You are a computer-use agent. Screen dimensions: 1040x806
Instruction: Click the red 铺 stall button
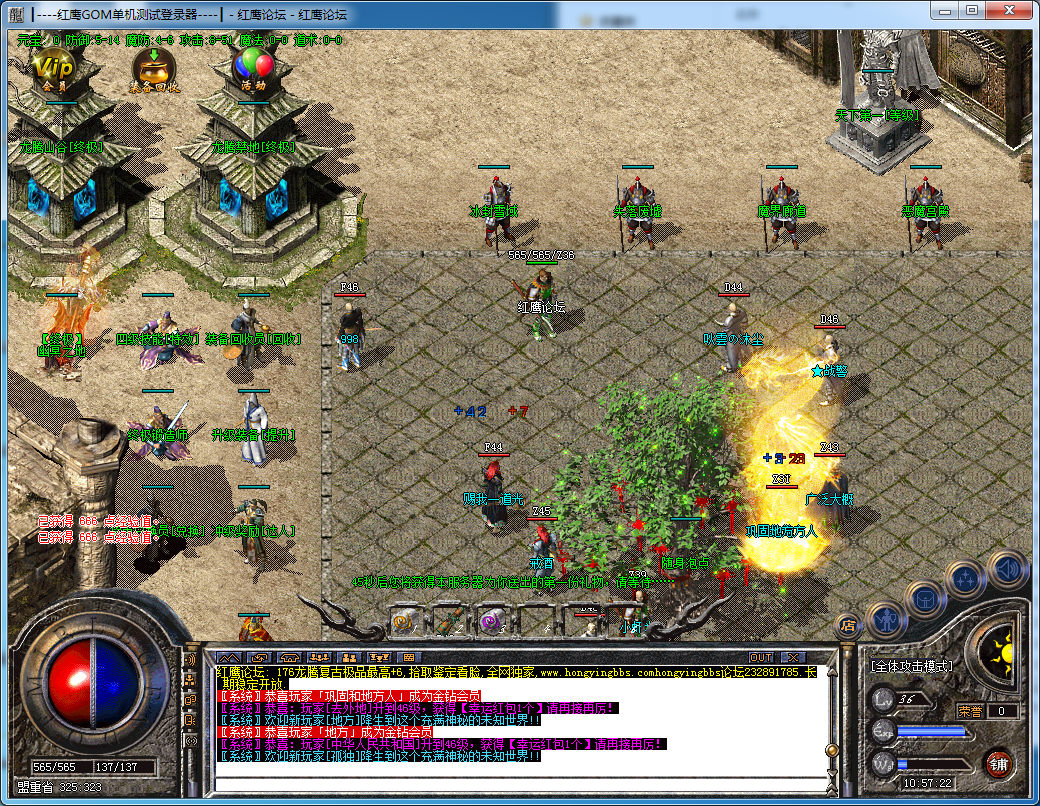(x=998, y=765)
